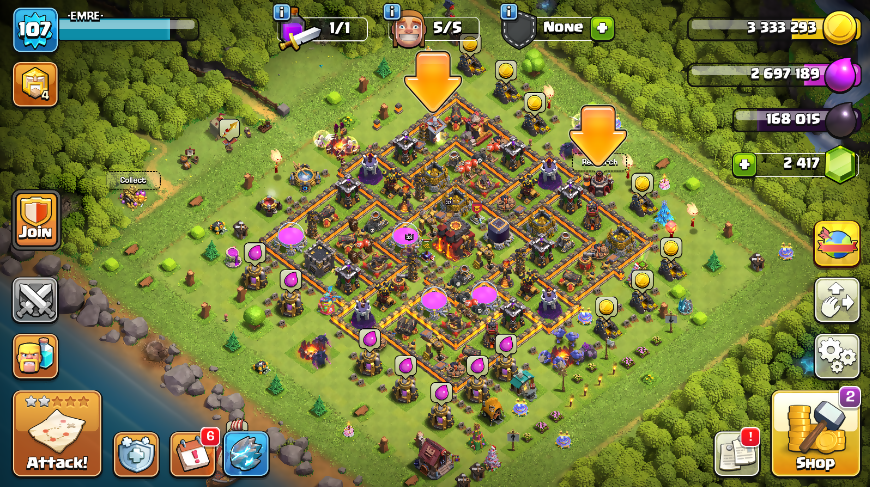Open the calendar events with 6 badge
The image size is (870, 487).
click(x=192, y=454)
